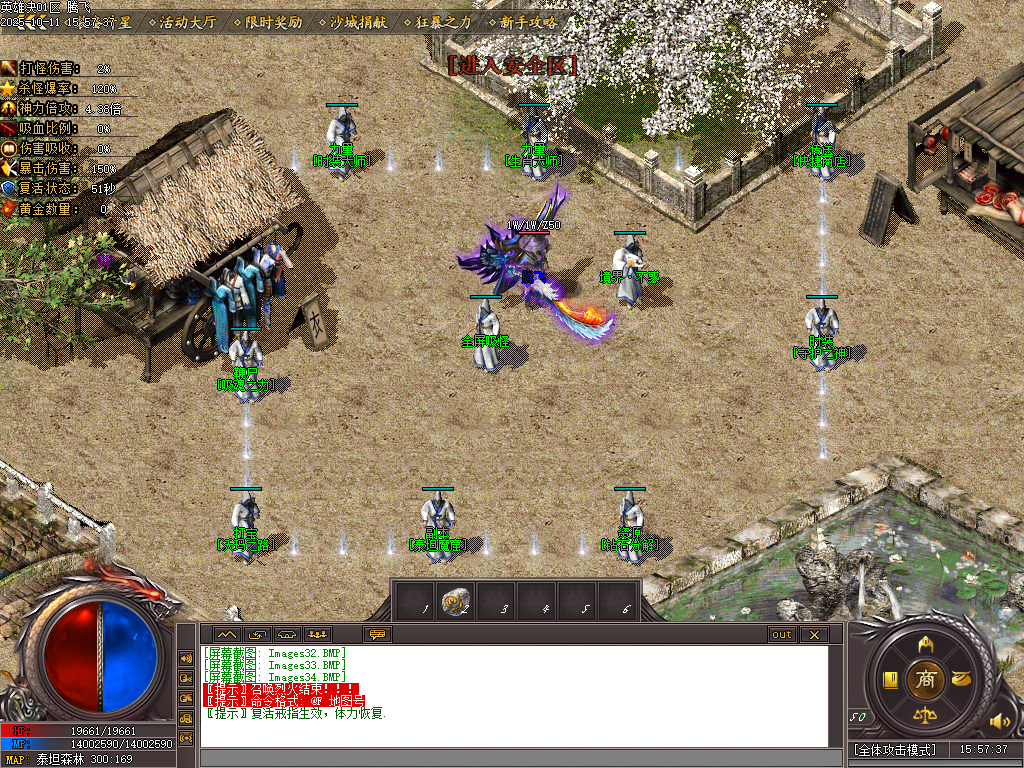Close the chat panel with X
The width and height of the screenshot is (1024, 768).
814,634
